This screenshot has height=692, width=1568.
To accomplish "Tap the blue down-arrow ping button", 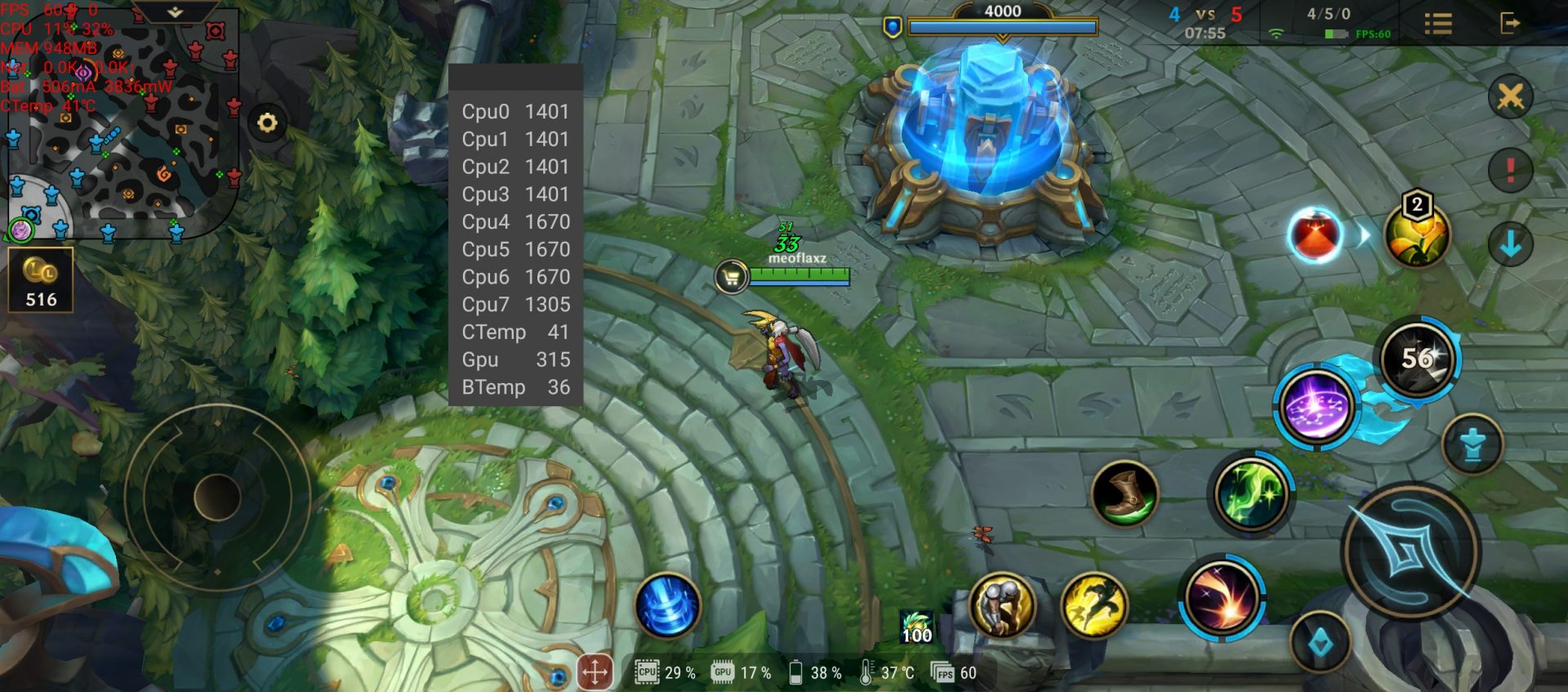I will coord(1510,243).
